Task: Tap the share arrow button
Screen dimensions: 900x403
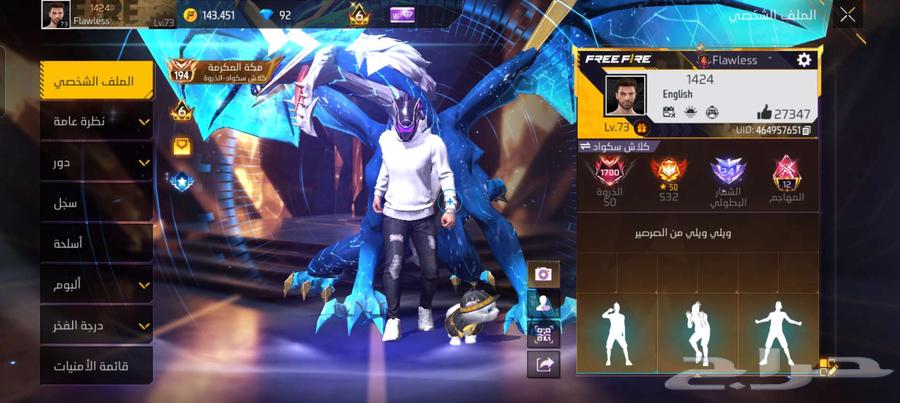Action: pyautogui.click(x=543, y=365)
